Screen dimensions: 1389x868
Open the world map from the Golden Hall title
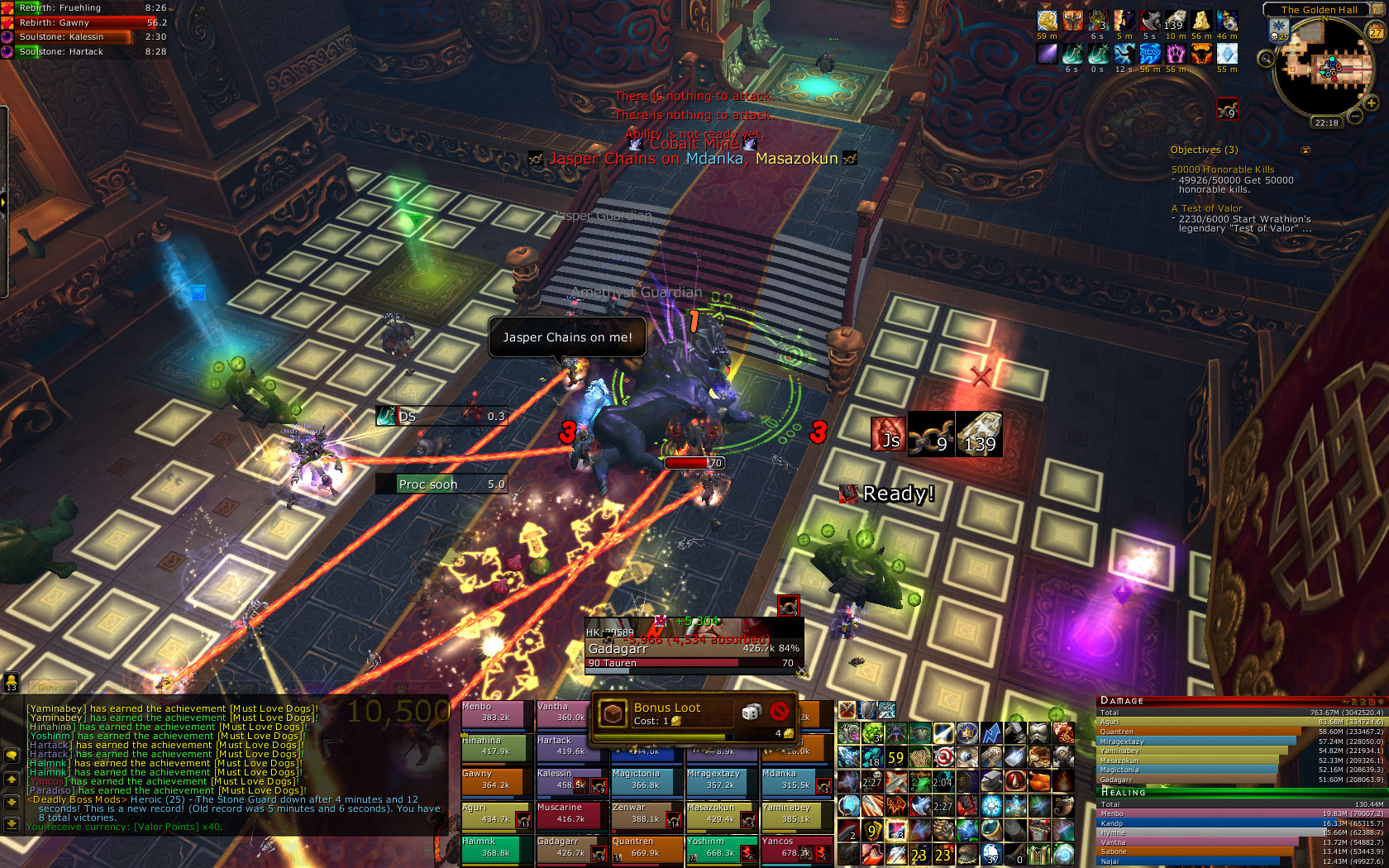point(1319,10)
